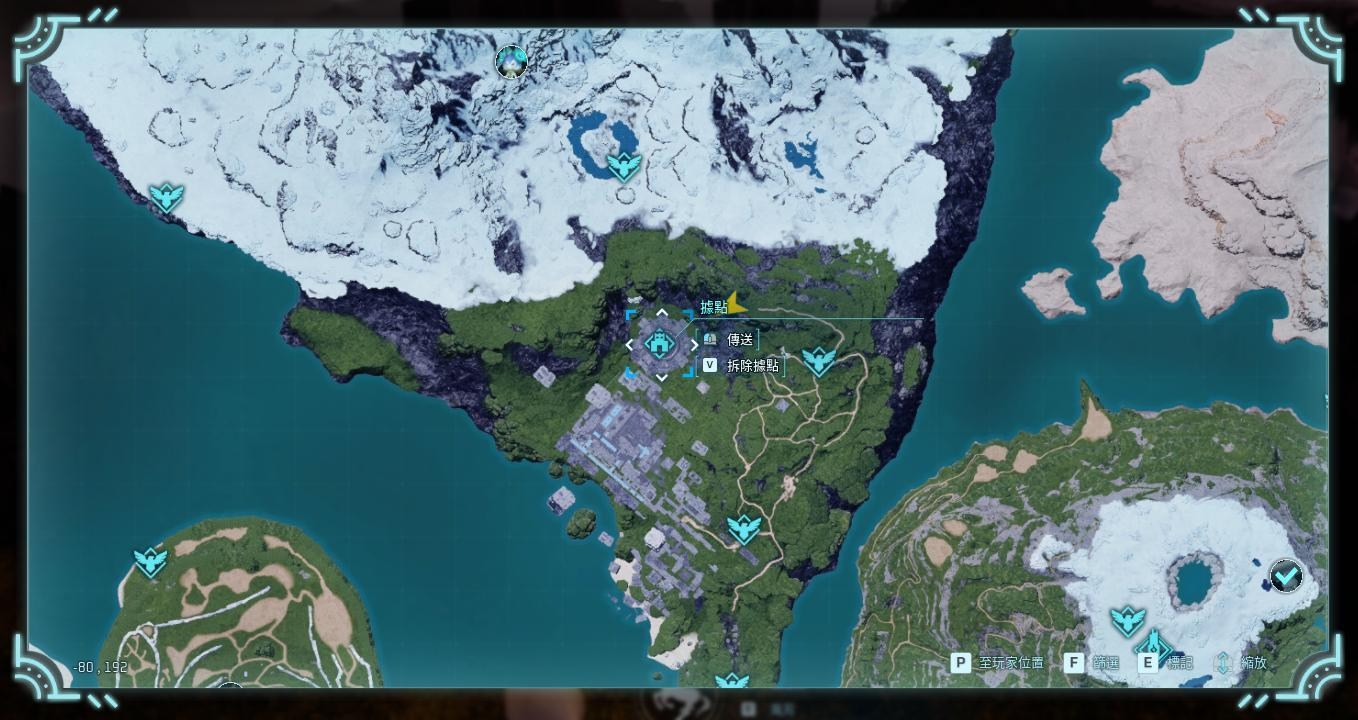This screenshot has height=720, width=1358.
Task: Select the eagle fast-travel marker in the ruined town
Action: pos(743,529)
